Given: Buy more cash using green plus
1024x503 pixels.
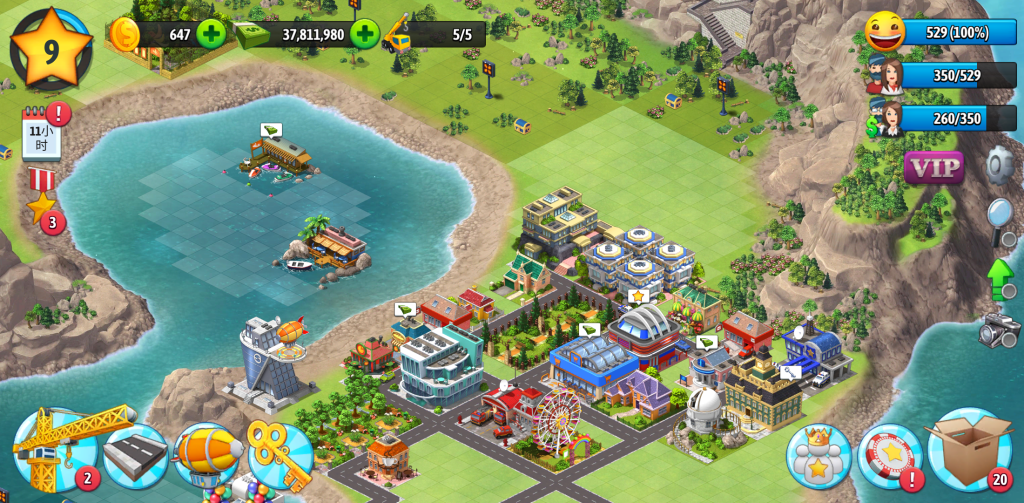Looking at the screenshot, I should click(x=364, y=34).
